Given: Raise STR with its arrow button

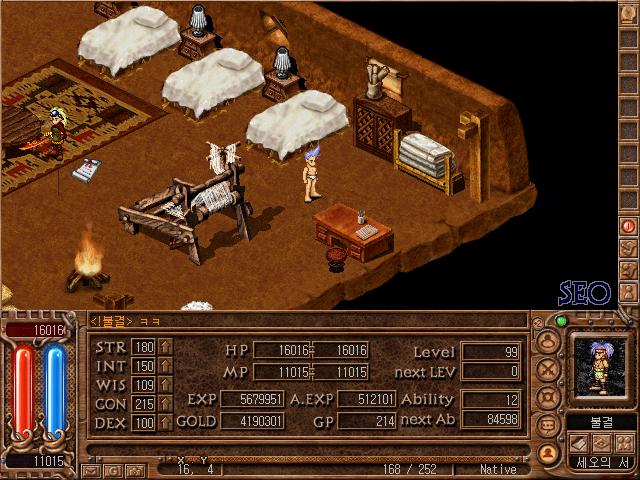Looking at the screenshot, I should (x=165, y=348).
